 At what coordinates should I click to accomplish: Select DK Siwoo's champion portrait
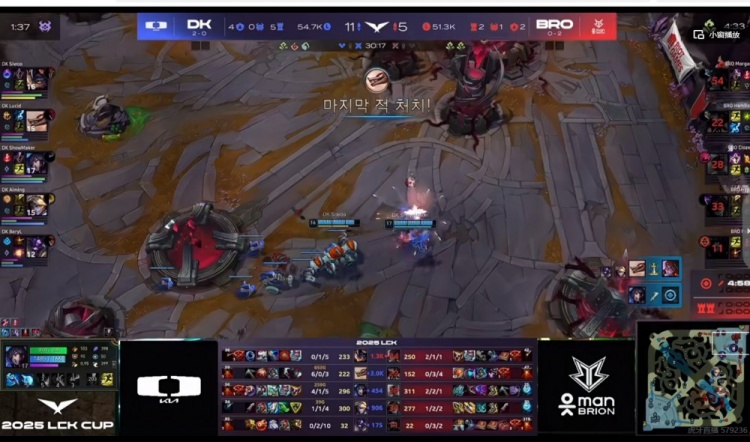37,79
